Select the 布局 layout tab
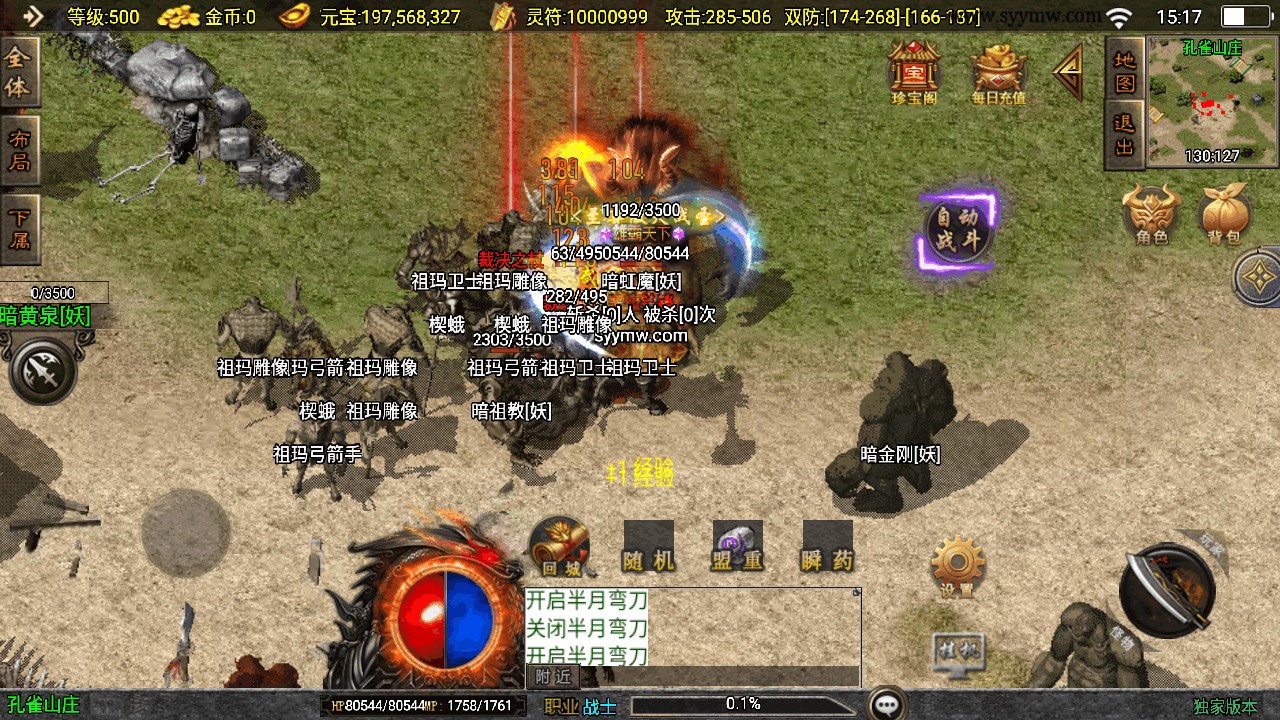Viewport: 1280px width, 720px height. [x=19, y=150]
